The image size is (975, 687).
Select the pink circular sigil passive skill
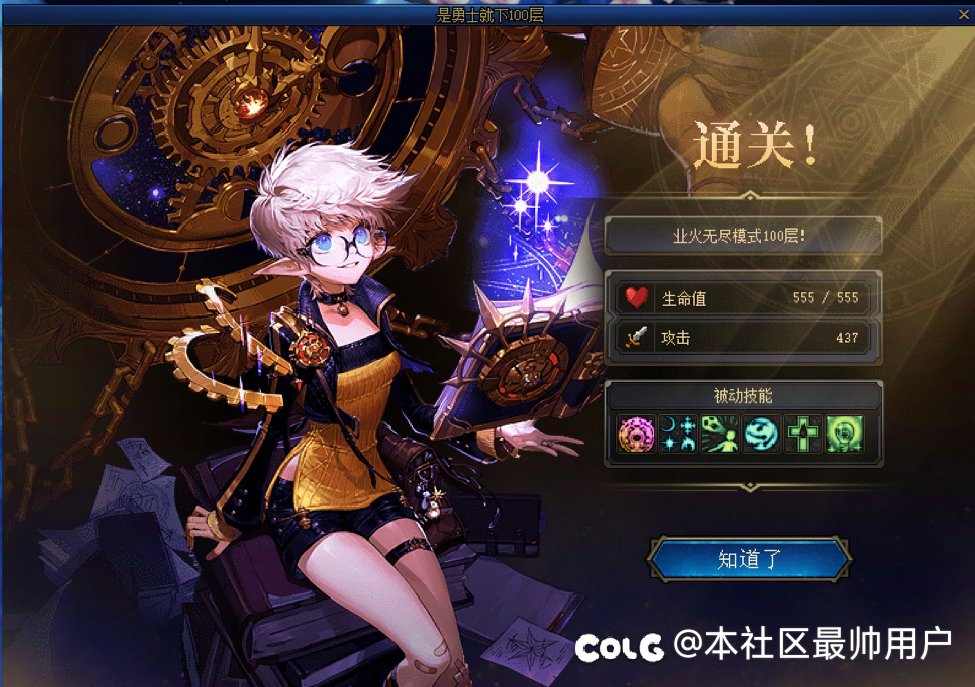[x=636, y=434]
